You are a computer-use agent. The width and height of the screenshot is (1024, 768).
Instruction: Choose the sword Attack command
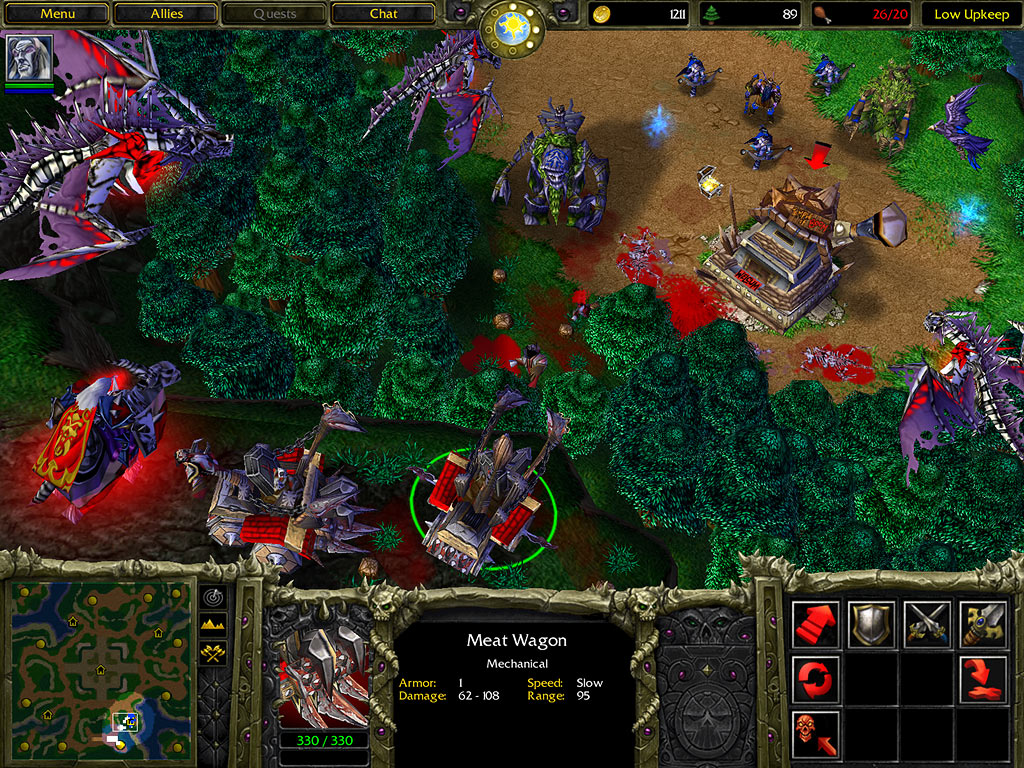tap(983, 624)
